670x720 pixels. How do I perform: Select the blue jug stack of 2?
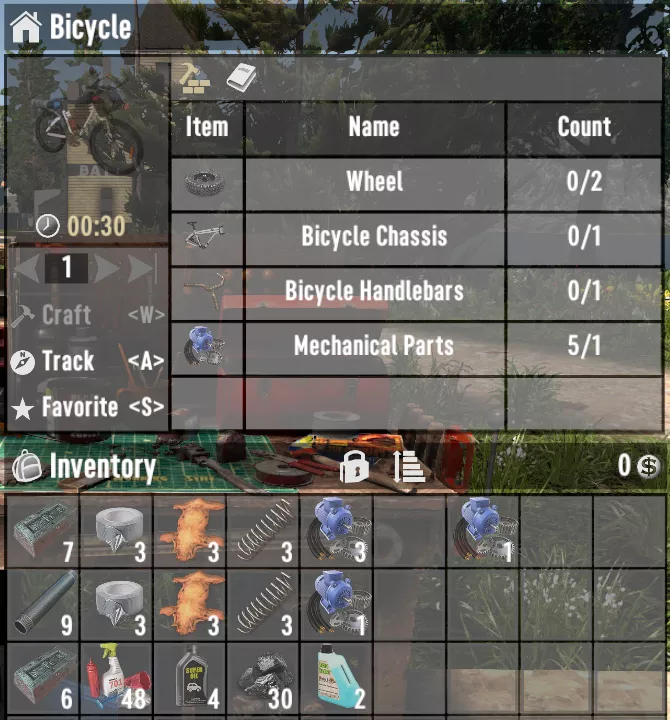336,677
